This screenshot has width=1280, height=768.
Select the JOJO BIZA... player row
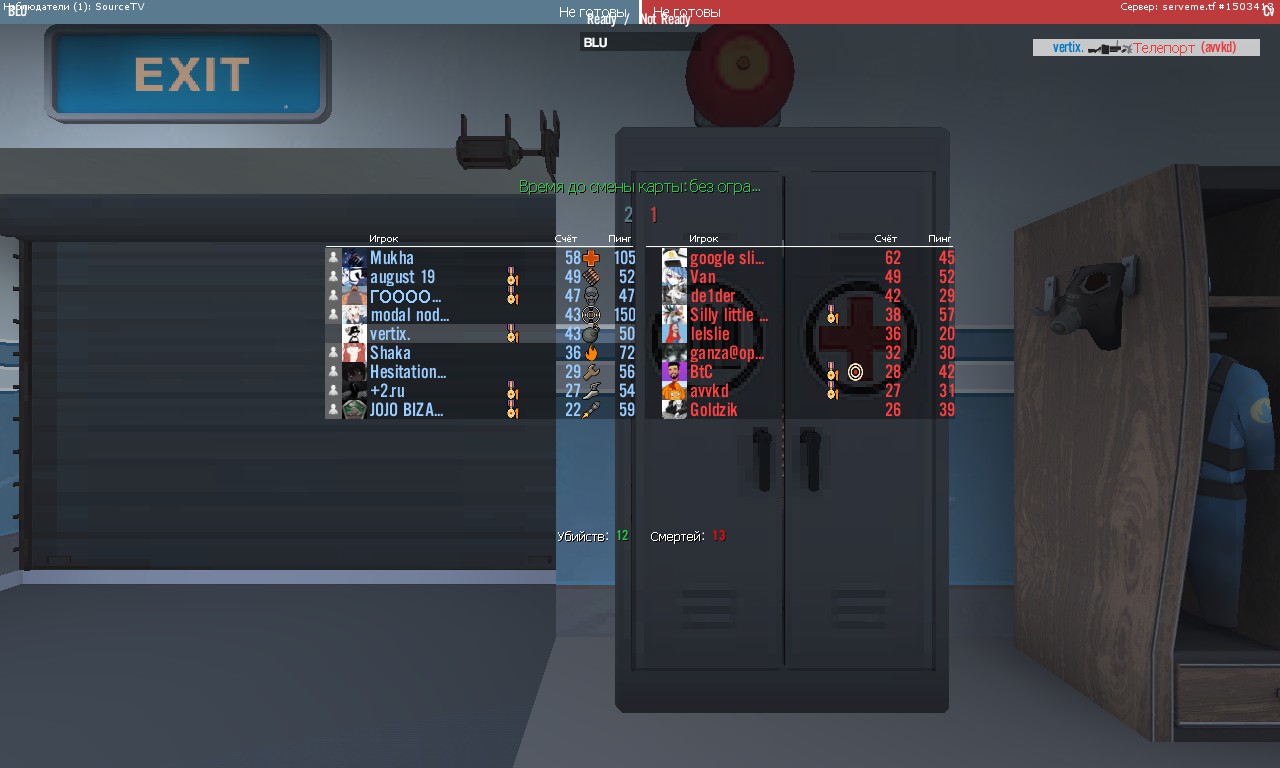tap(406, 410)
